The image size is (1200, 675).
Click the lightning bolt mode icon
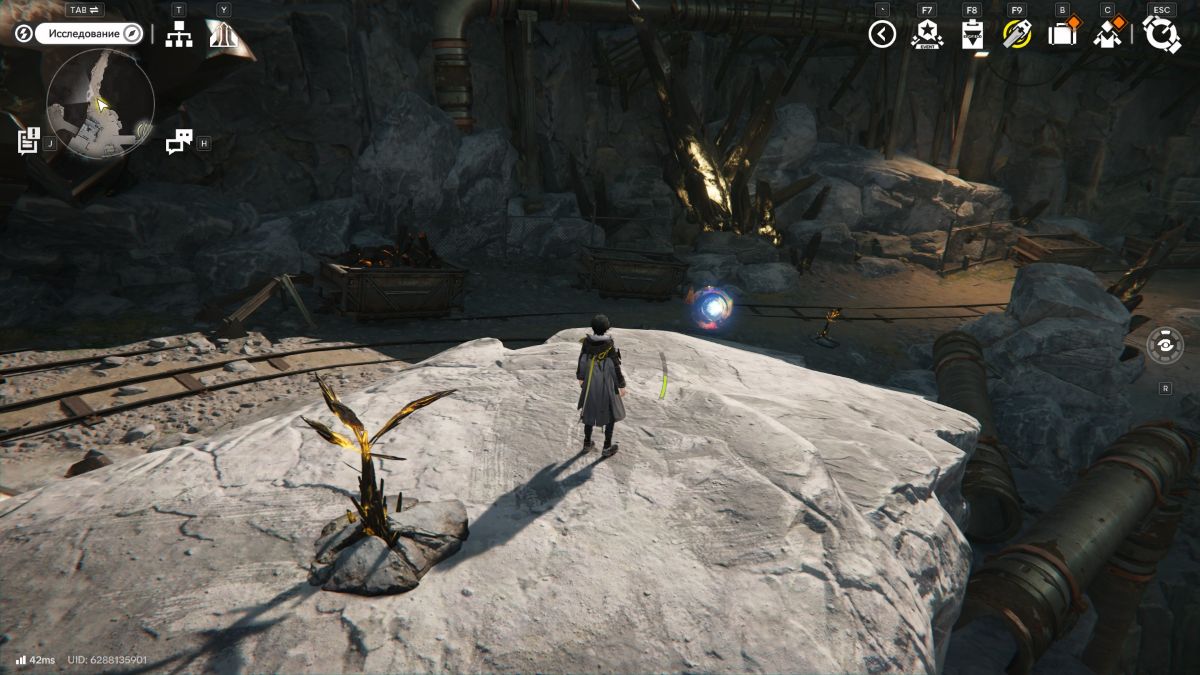pos(24,34)
